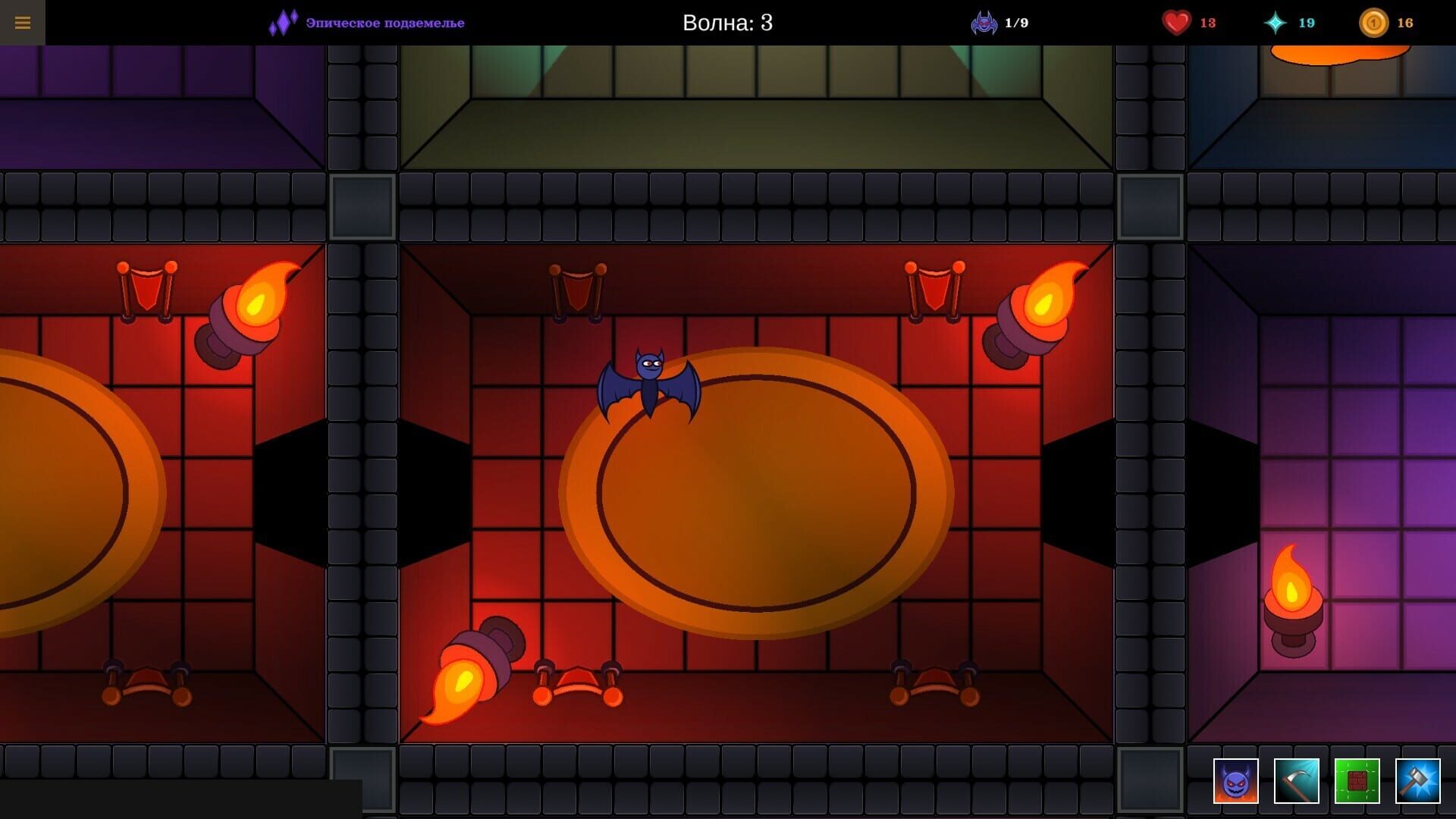1456x819 pixels.
Task: Click the health counter showing 13
Action: pyautogui.click(x=1209, y=22)
